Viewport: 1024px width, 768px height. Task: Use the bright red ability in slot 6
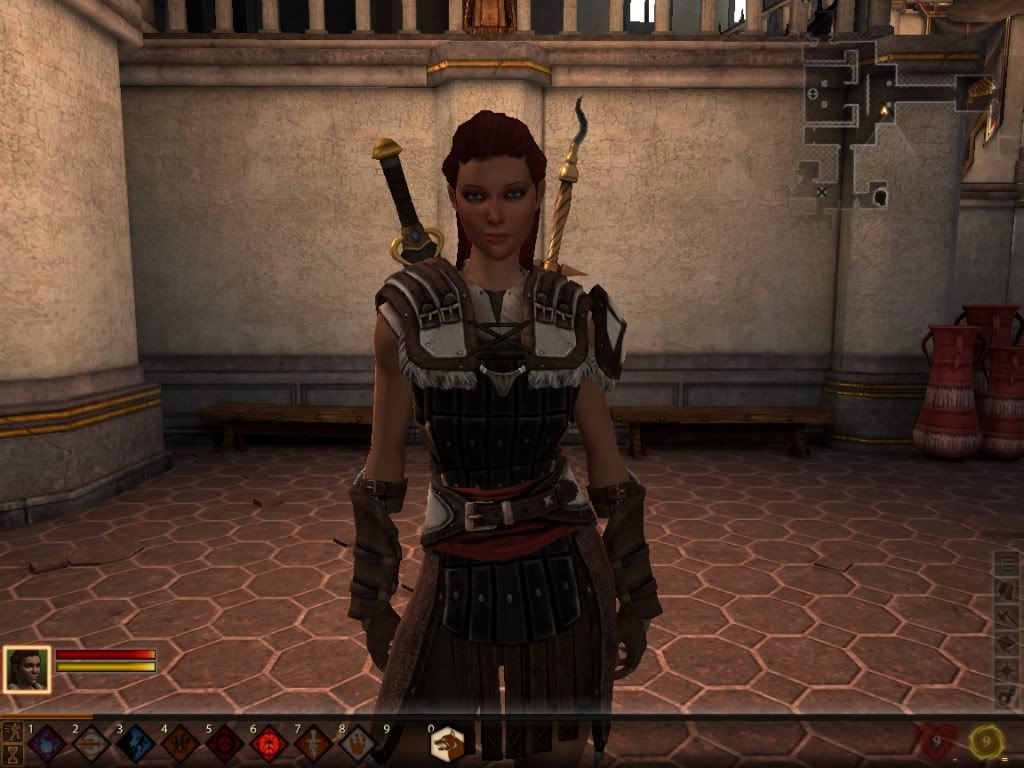(x=268, y=744)
